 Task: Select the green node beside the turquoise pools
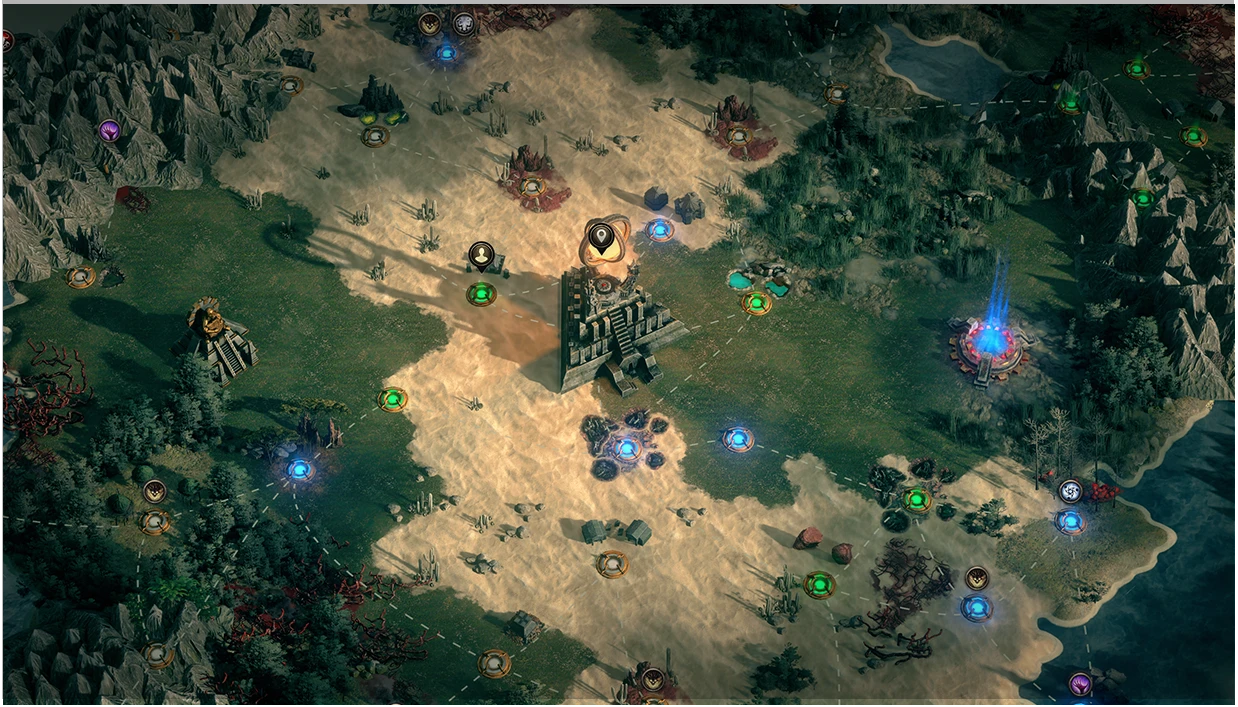pyautogui.click(x=757, y=302)
